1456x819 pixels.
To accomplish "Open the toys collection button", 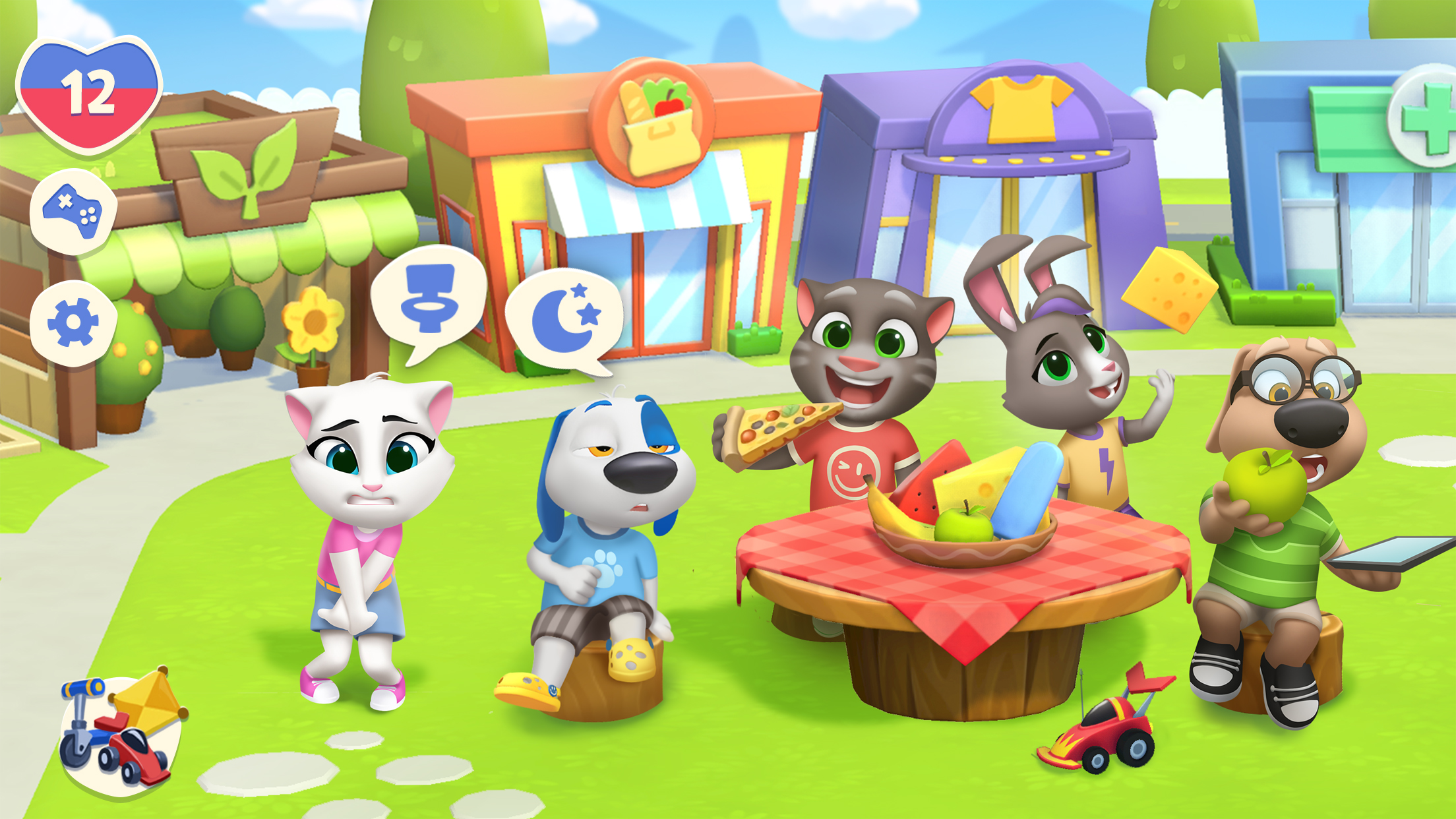I will point(122,735).
